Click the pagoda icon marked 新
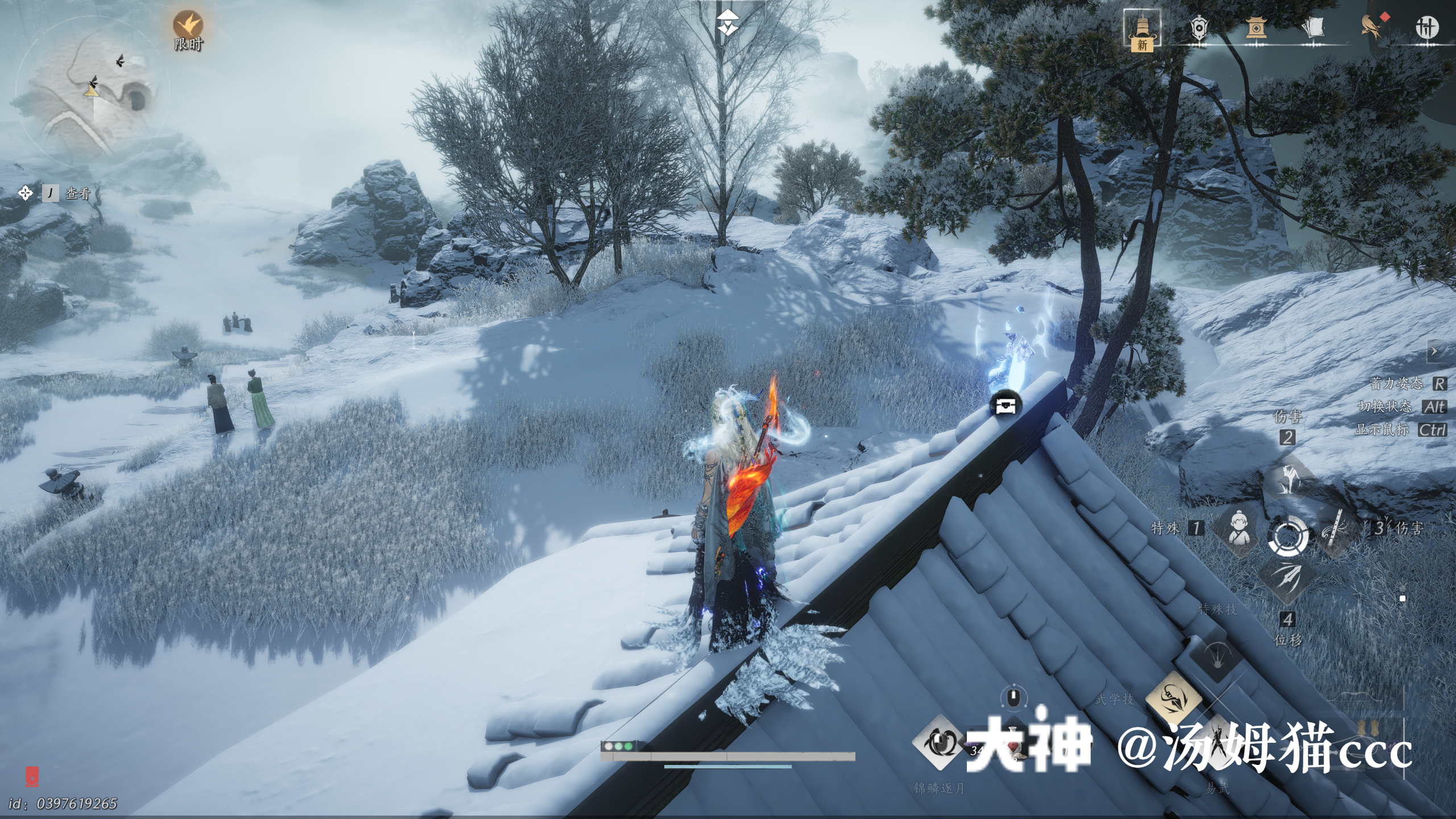Screen dimensions: 1456x819 [x=1142, y=30]
